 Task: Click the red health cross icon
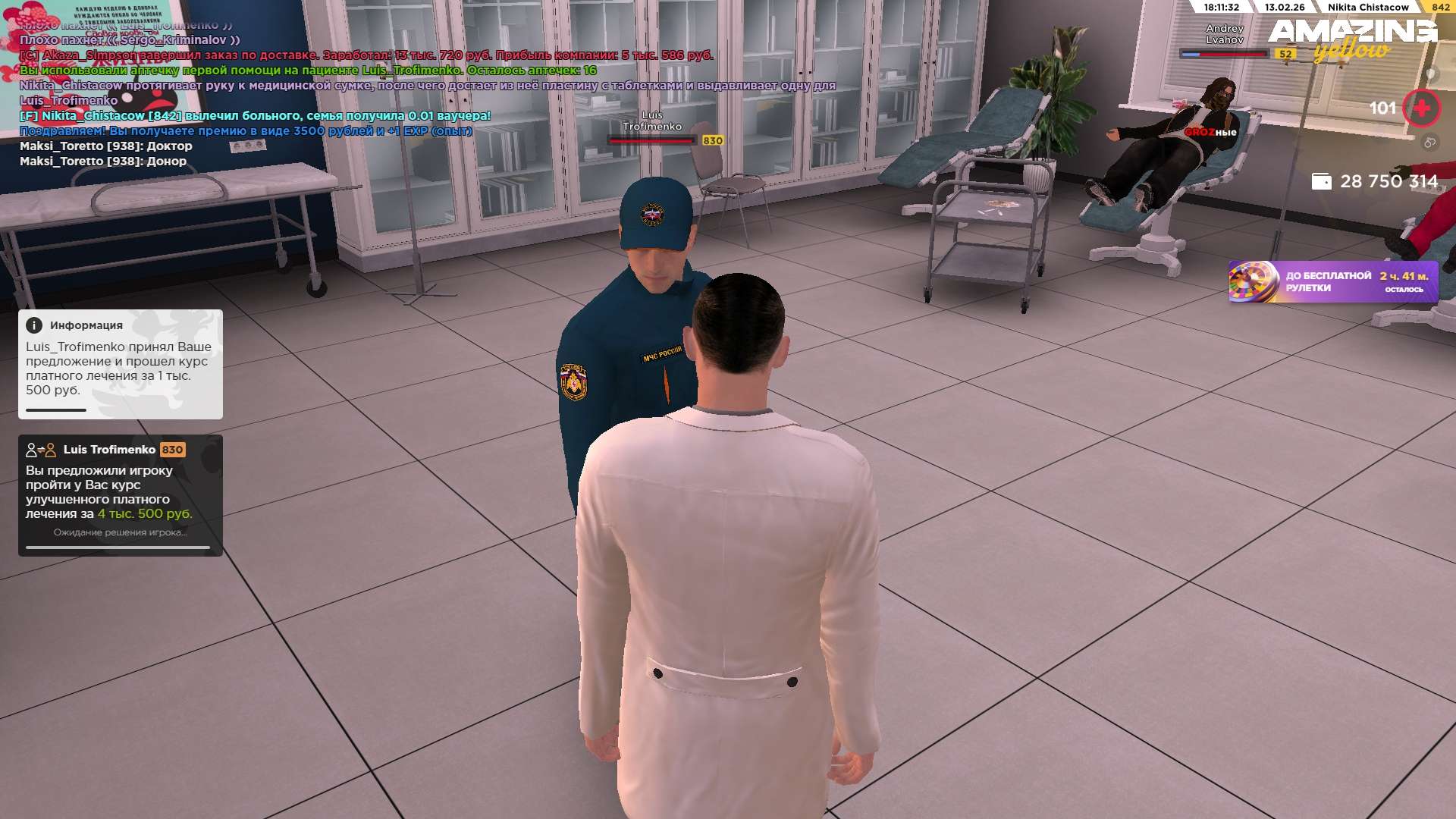pos(1421,108)
